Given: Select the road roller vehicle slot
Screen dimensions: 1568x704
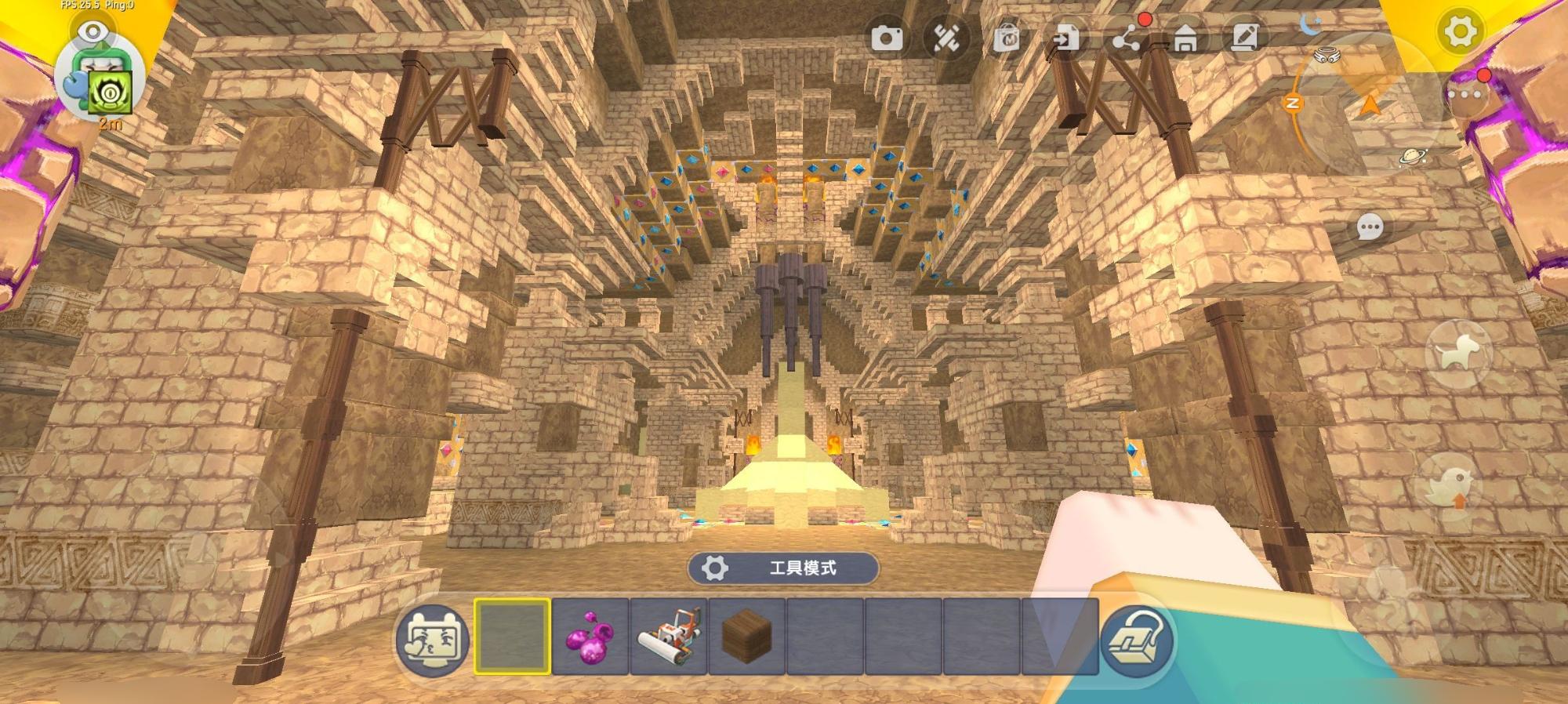Looking at the screenshot, I should coord(669,636).
